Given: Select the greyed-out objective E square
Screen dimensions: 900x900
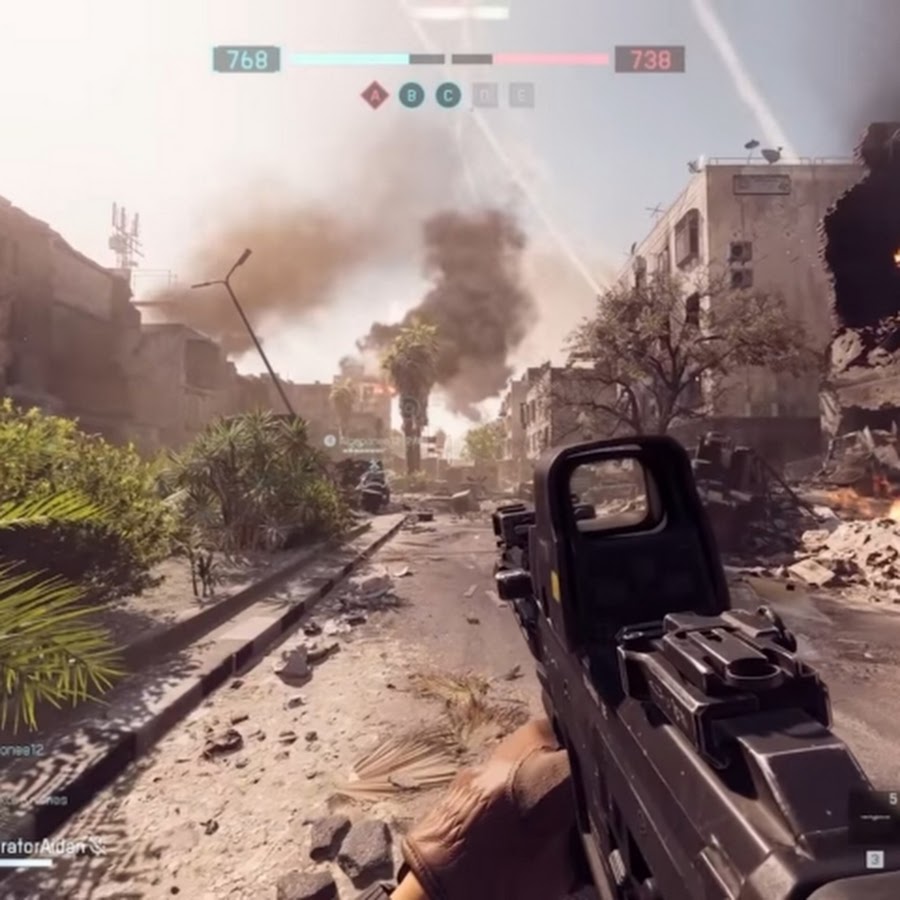Looking at the screenshot, I should pyautogui.click(x=521, y=95).
